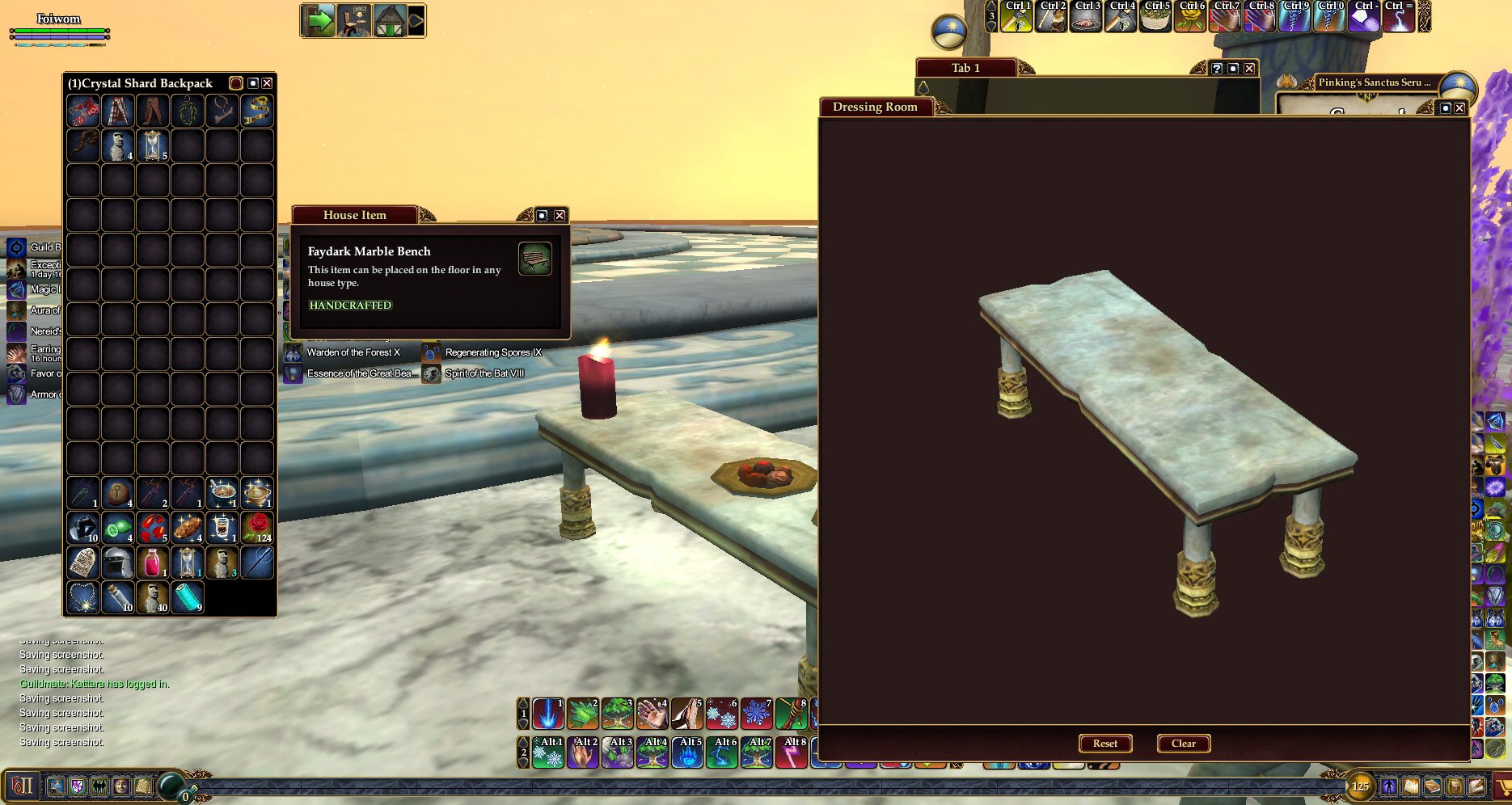This screenshot has height=805, width=1512.
Task: Close the House Item tooltip window
Action: [560, 215]
